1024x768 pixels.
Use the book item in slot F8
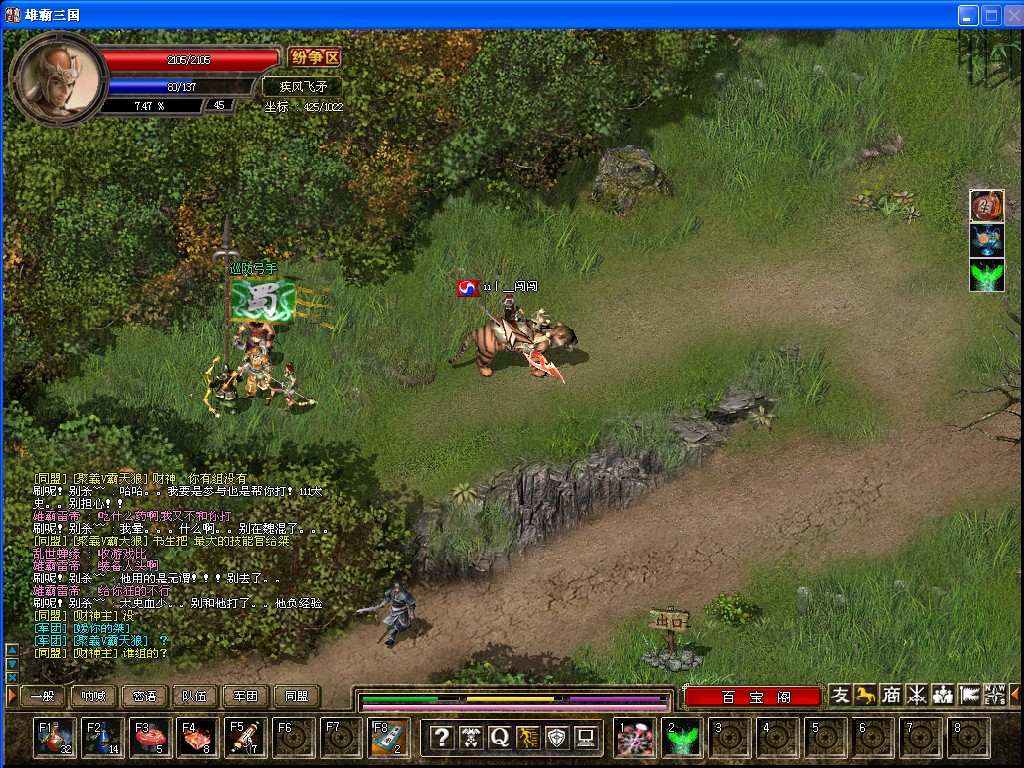[x=390, y=738]
